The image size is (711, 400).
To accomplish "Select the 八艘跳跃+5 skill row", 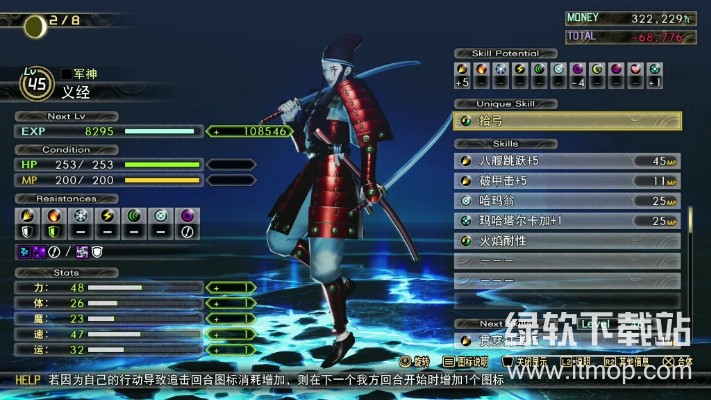I will point(567,160).
